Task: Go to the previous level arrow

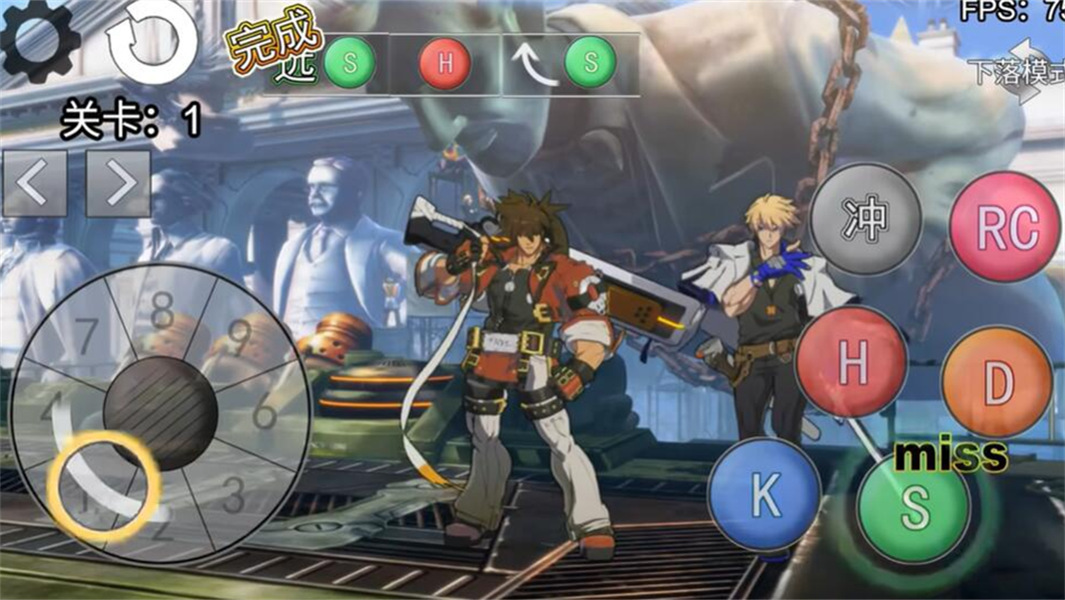Action: 35,184
